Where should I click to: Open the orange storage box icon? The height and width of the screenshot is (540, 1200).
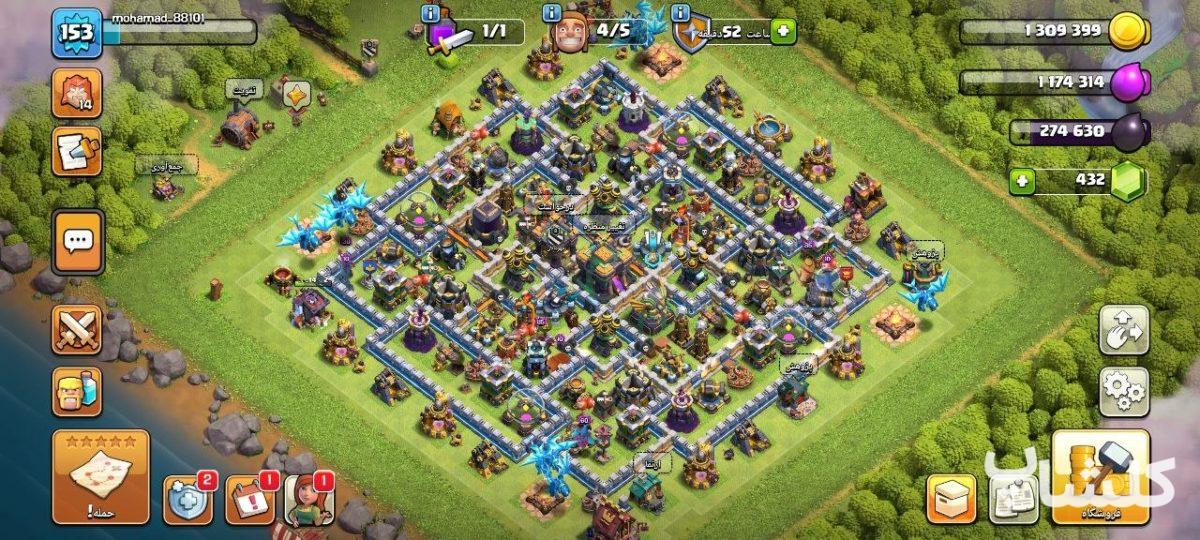click(x=950, y=499)
